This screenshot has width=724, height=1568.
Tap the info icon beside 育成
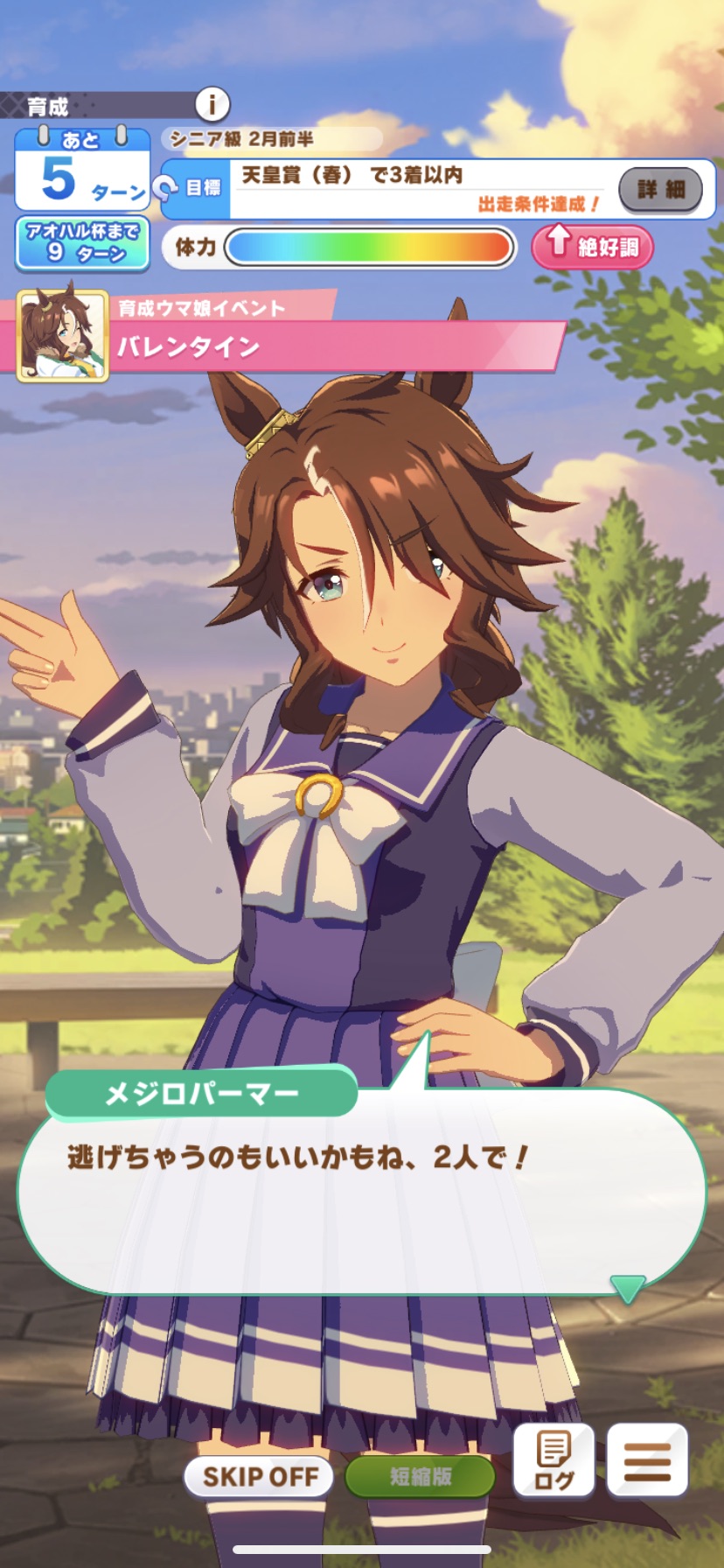[211, 105]
